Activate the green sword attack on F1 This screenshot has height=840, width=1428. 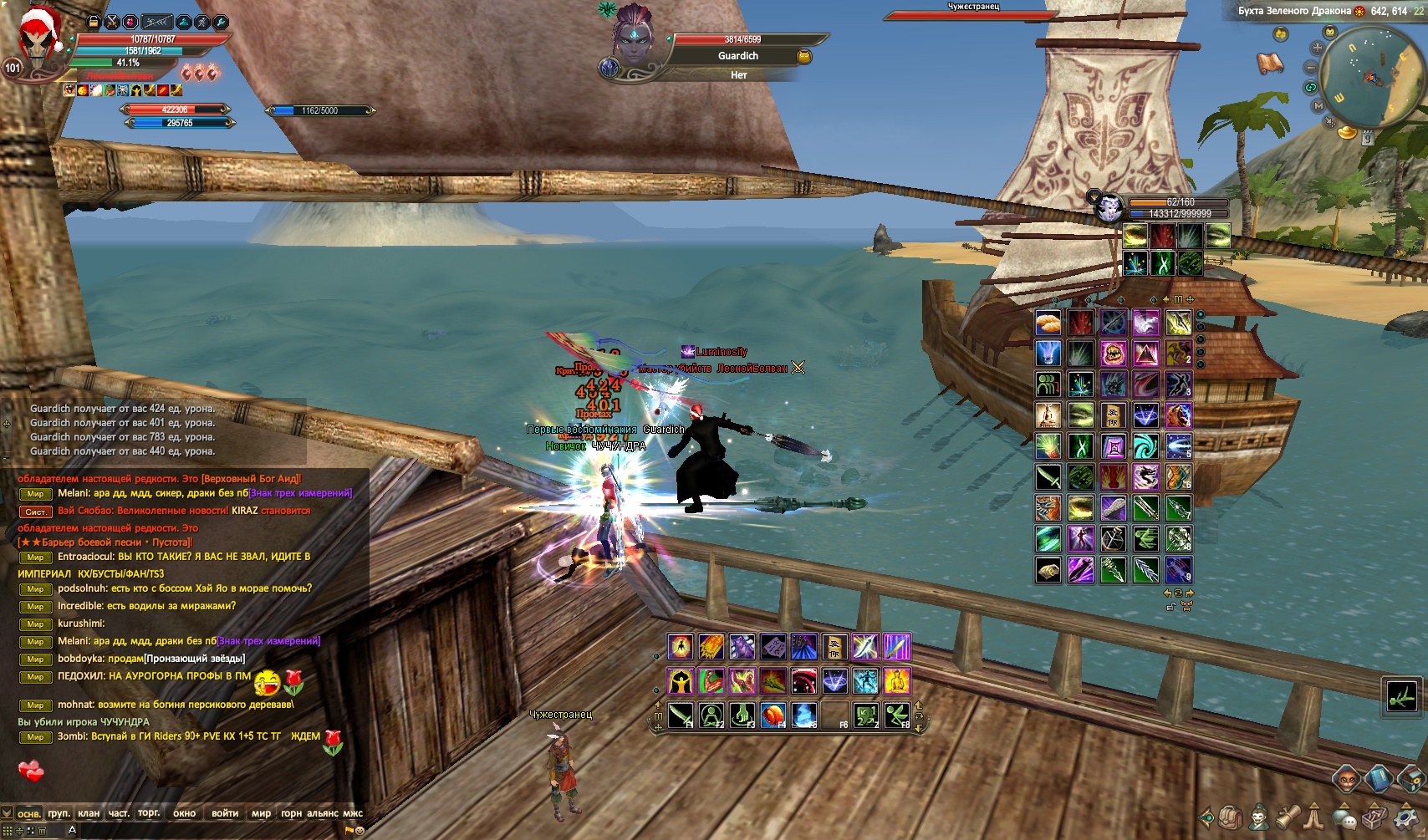(681, 715)
